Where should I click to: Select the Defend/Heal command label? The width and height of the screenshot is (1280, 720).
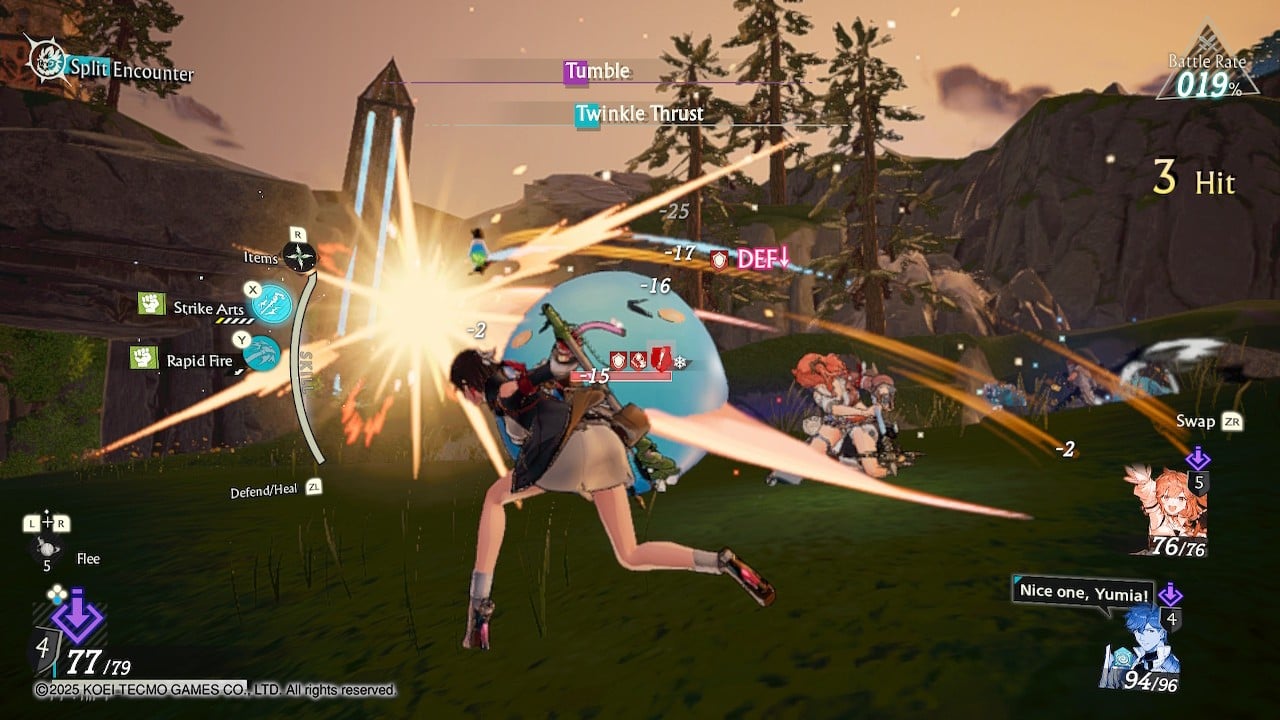pos(262,492)
